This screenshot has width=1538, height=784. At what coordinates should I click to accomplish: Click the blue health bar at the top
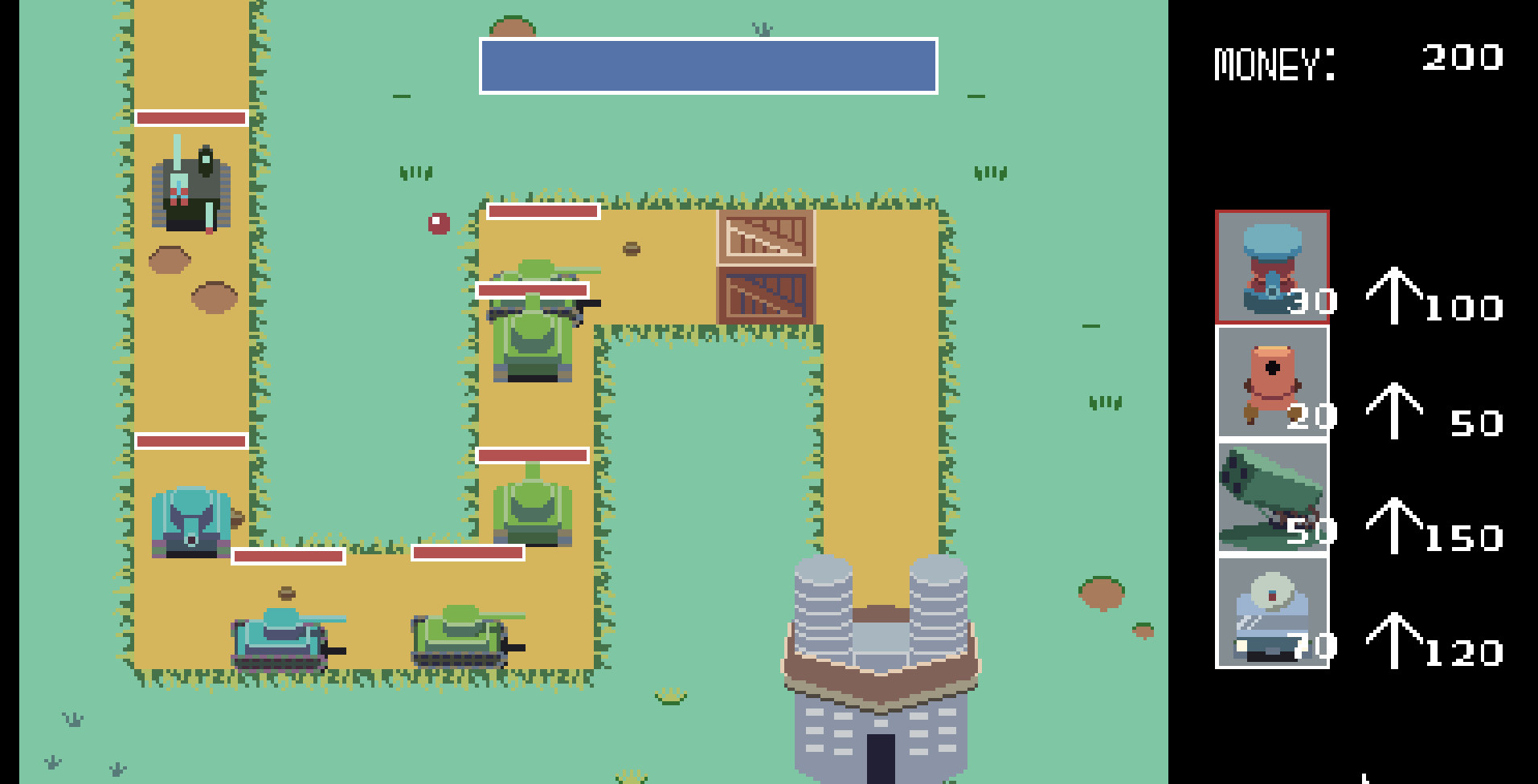pos(707,66)
